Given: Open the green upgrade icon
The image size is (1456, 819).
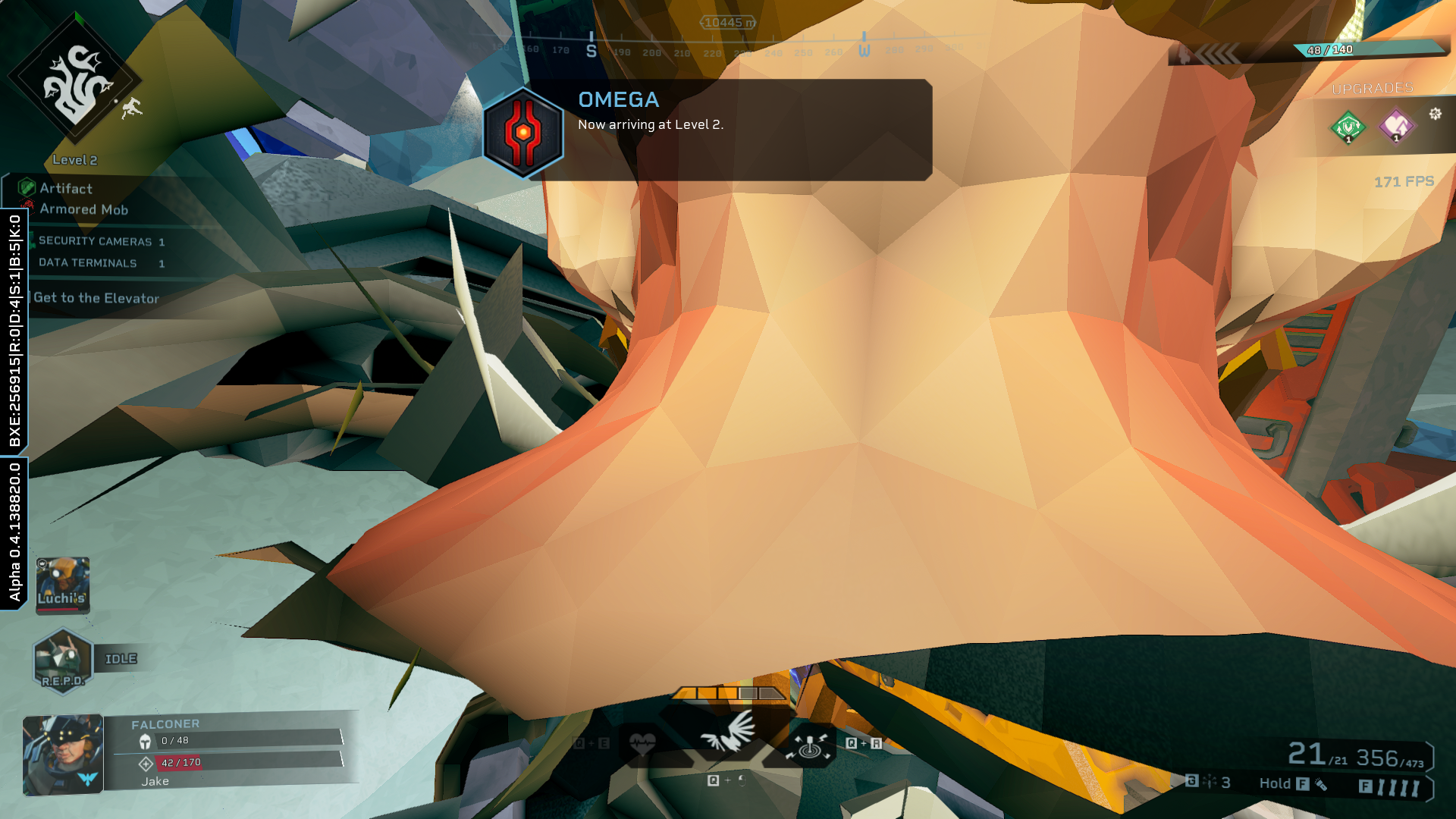Looking at the screenshot, I should click(x=1348, y=126).
